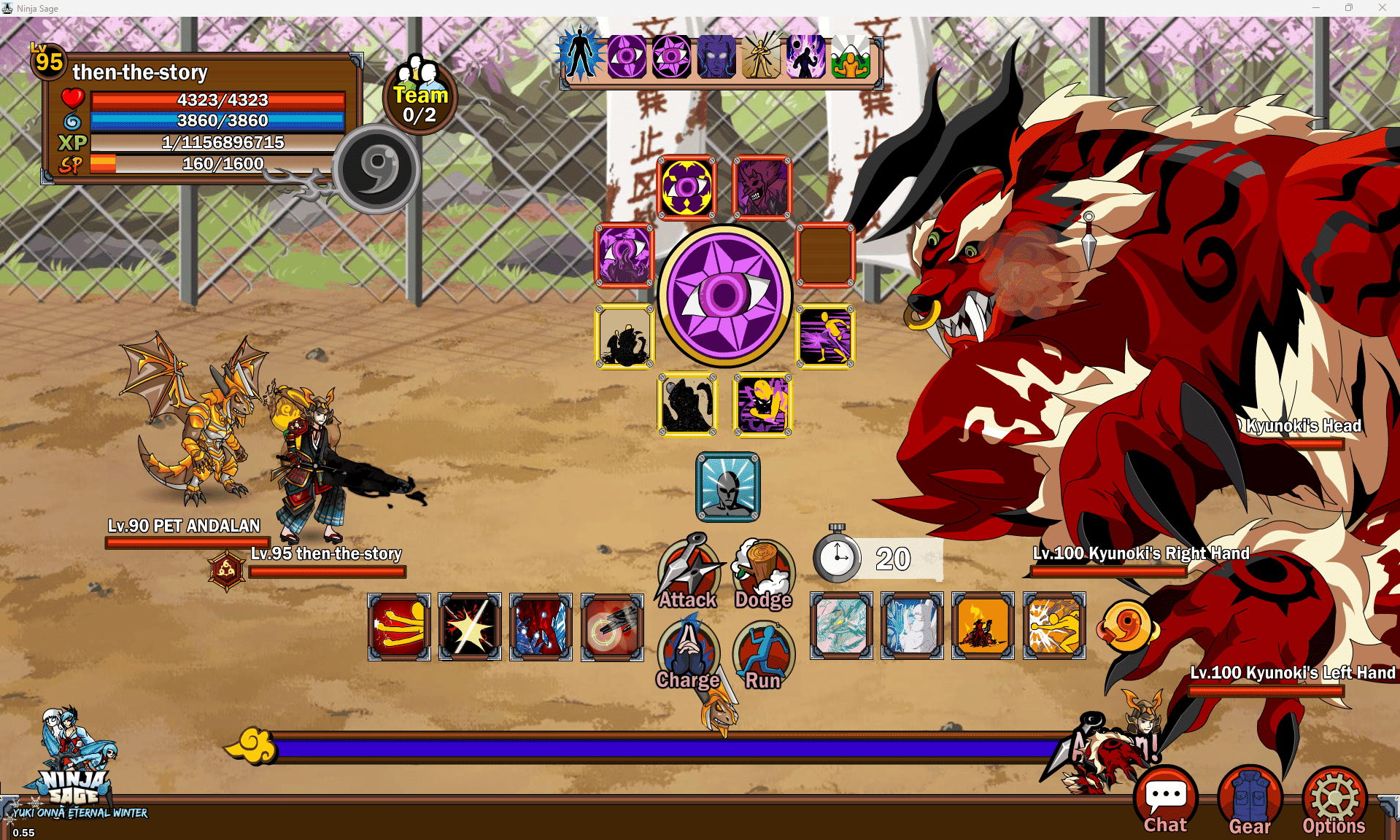Screen dimensions: 1400x840
Task: Select the orange punching figure skill
Action: pos(1053,626)
